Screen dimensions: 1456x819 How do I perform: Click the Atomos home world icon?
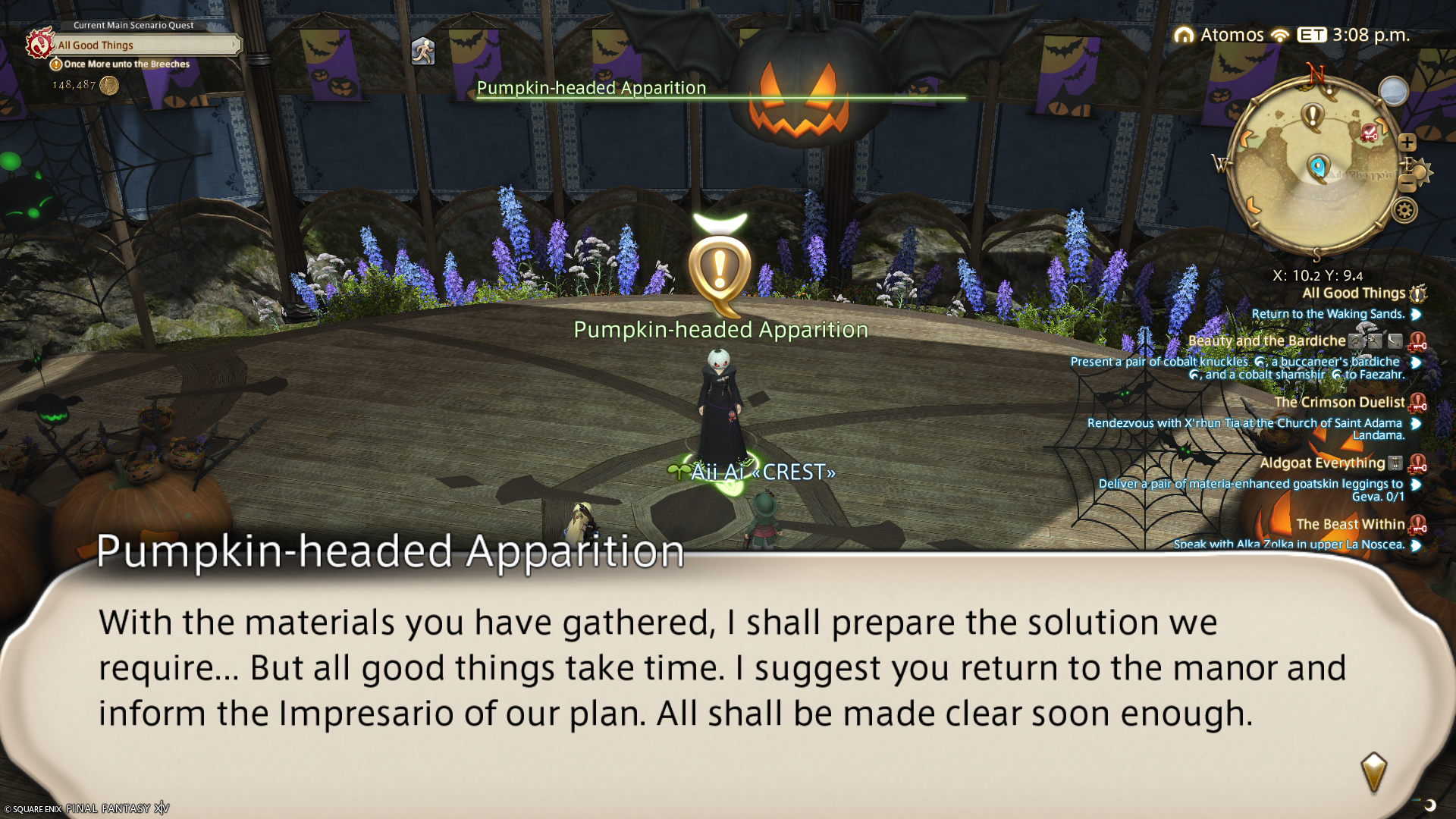click(1184, 36)
